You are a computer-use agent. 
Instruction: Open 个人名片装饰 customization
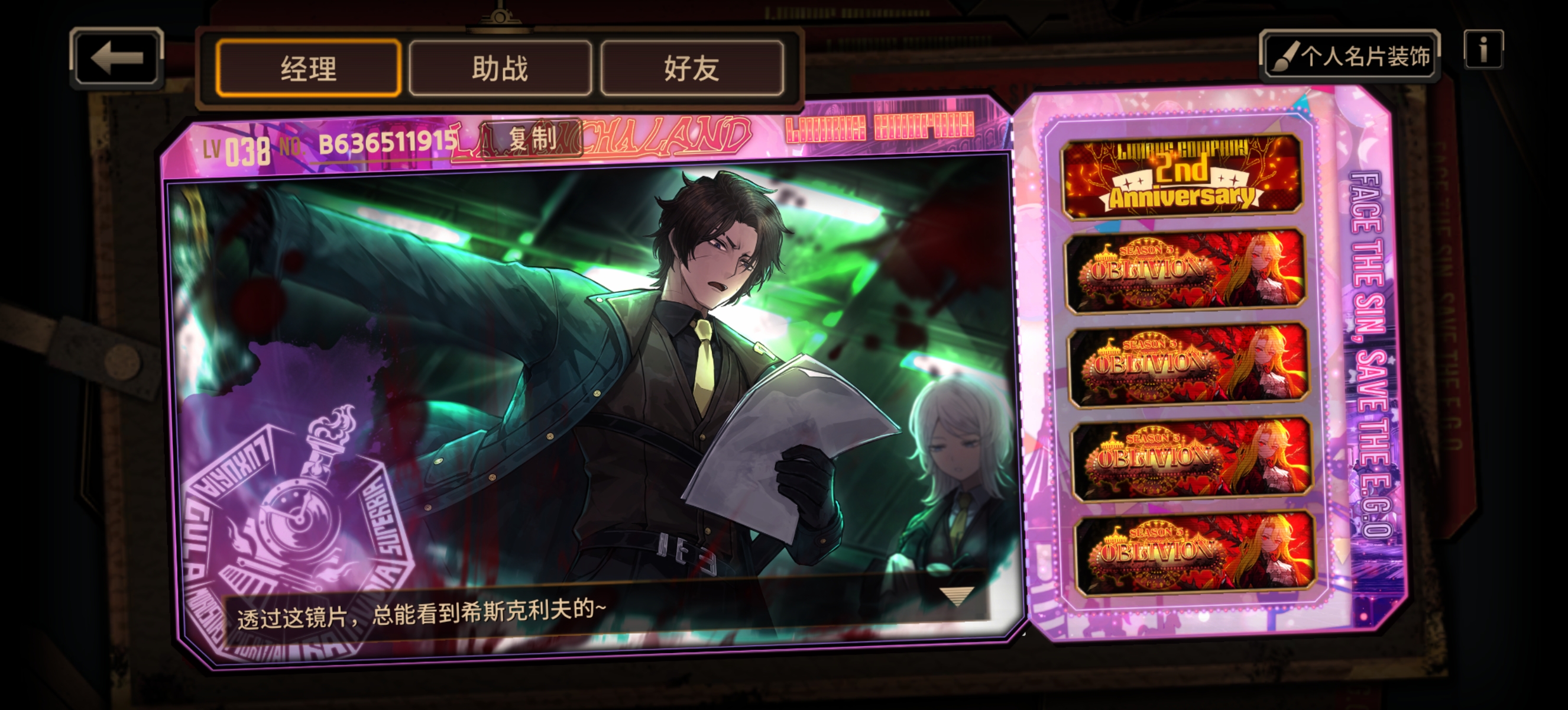click(1350, 56)
